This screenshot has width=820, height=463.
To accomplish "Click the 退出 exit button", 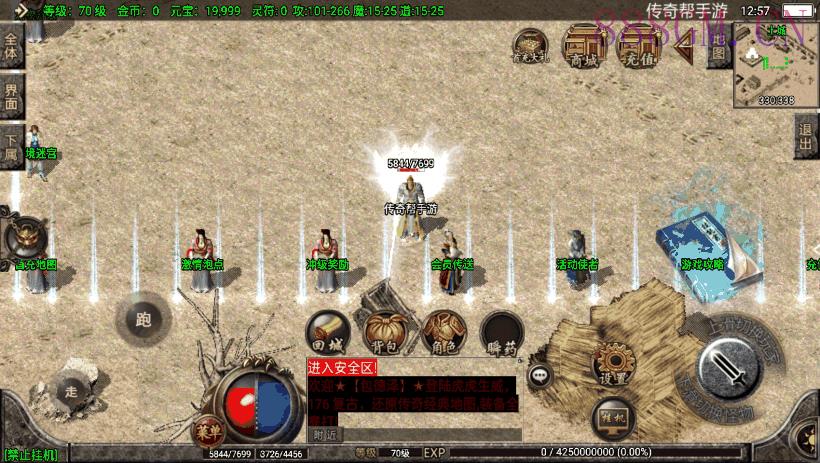I will click(806, 137).
